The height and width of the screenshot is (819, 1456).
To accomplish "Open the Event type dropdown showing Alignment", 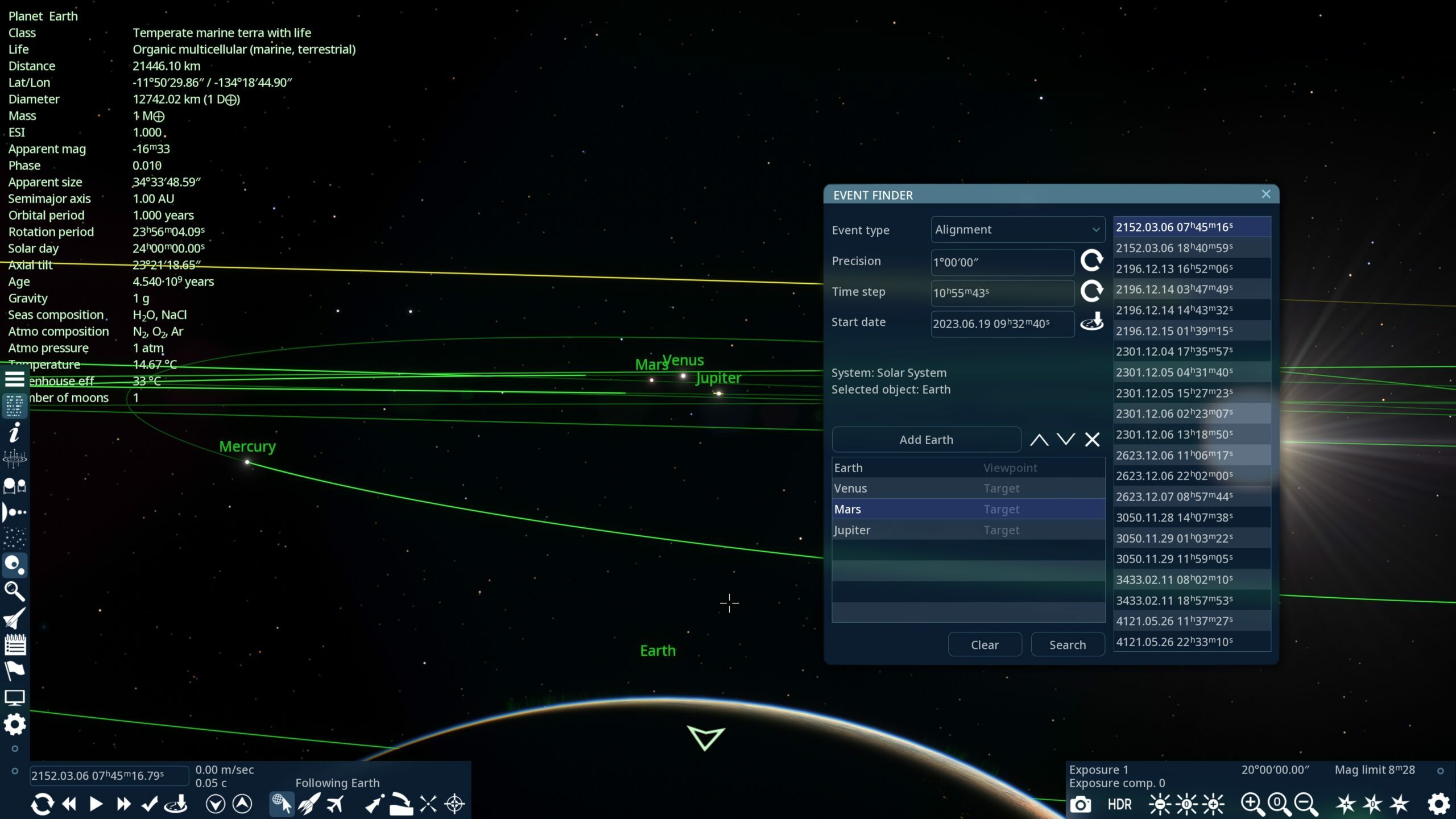I will click(1017, 229).
